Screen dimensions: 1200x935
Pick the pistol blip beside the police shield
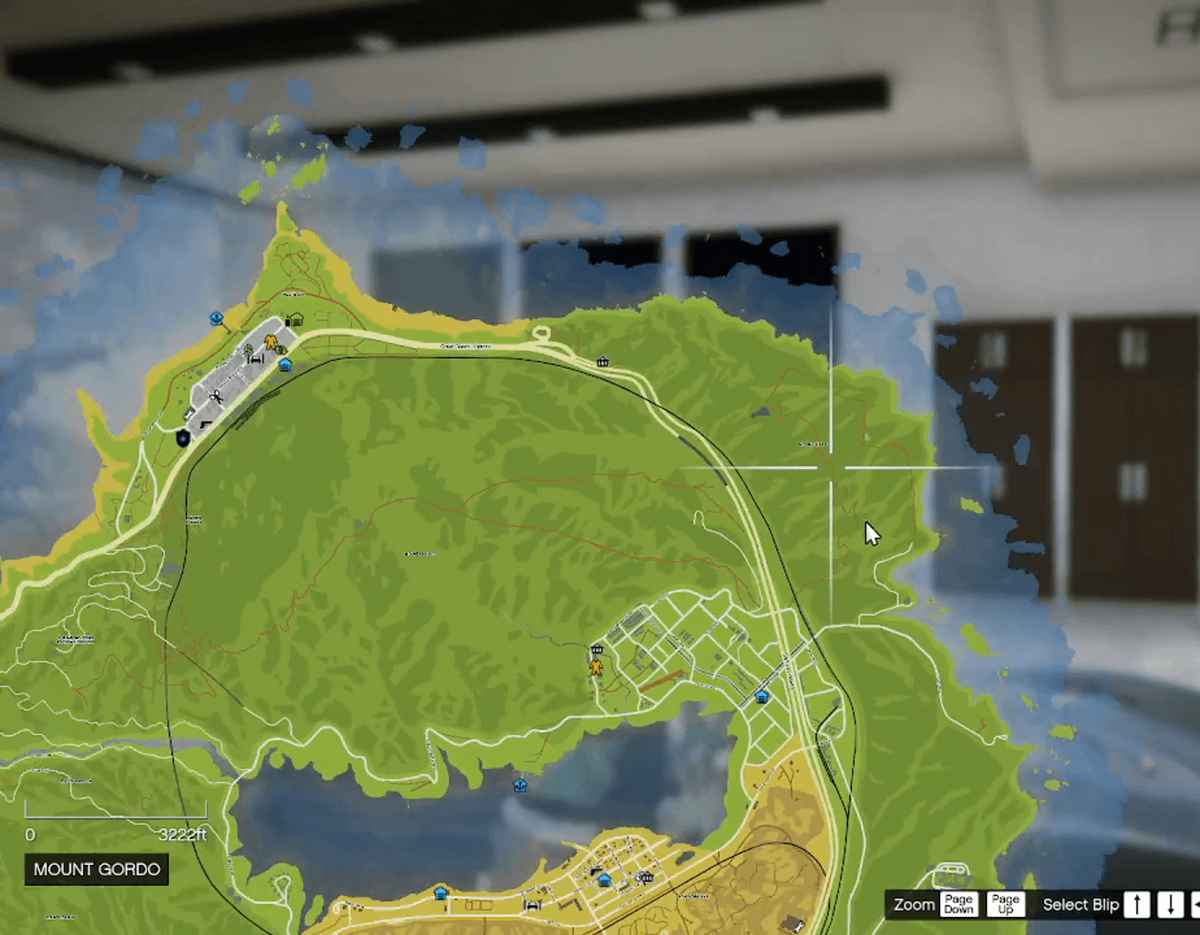207,425
